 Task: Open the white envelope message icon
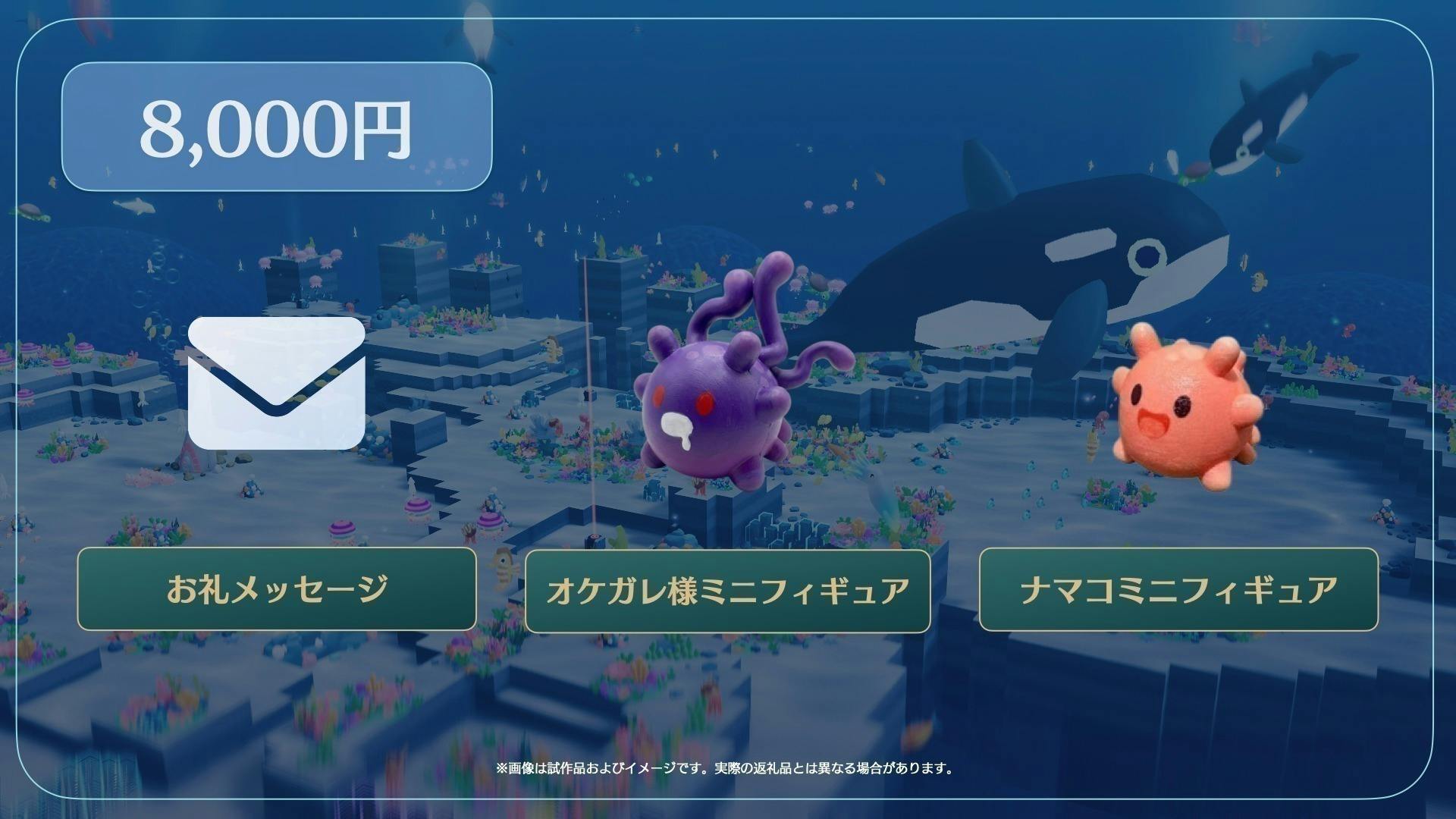click(277, 383)
